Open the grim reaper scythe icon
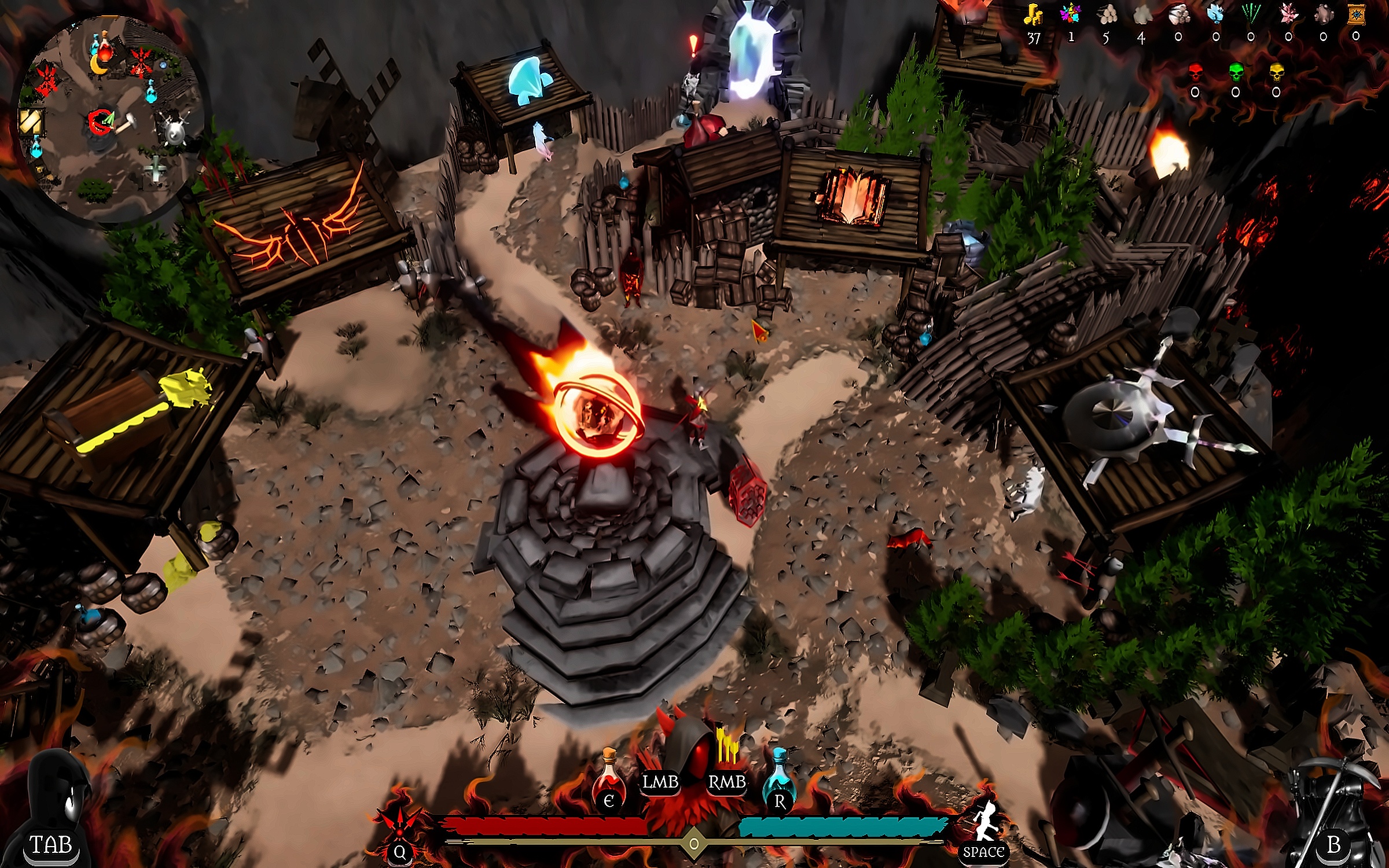Screen dimensions: 1389x868 1331,810
